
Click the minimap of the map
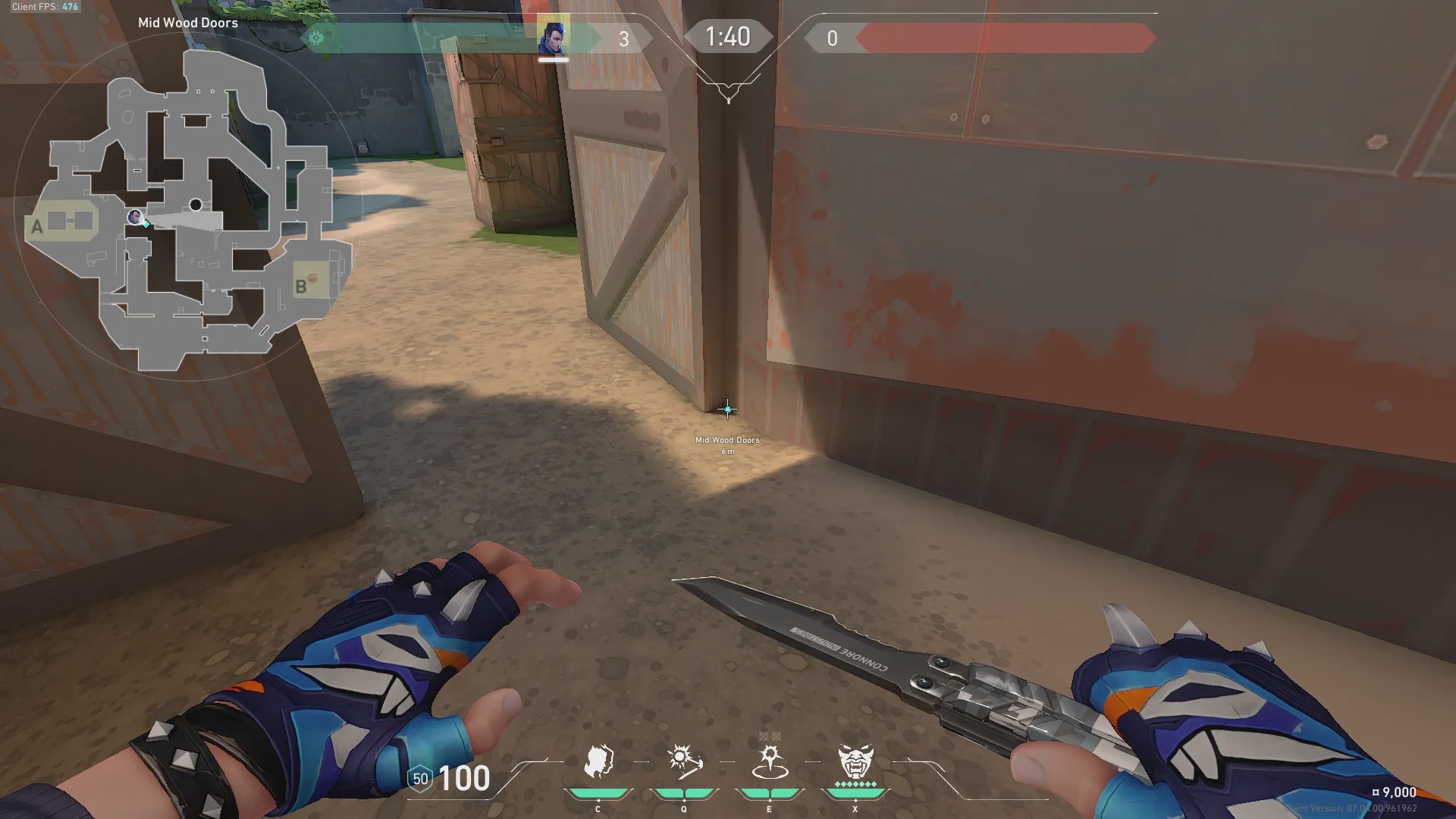click(x=190, y=212)
